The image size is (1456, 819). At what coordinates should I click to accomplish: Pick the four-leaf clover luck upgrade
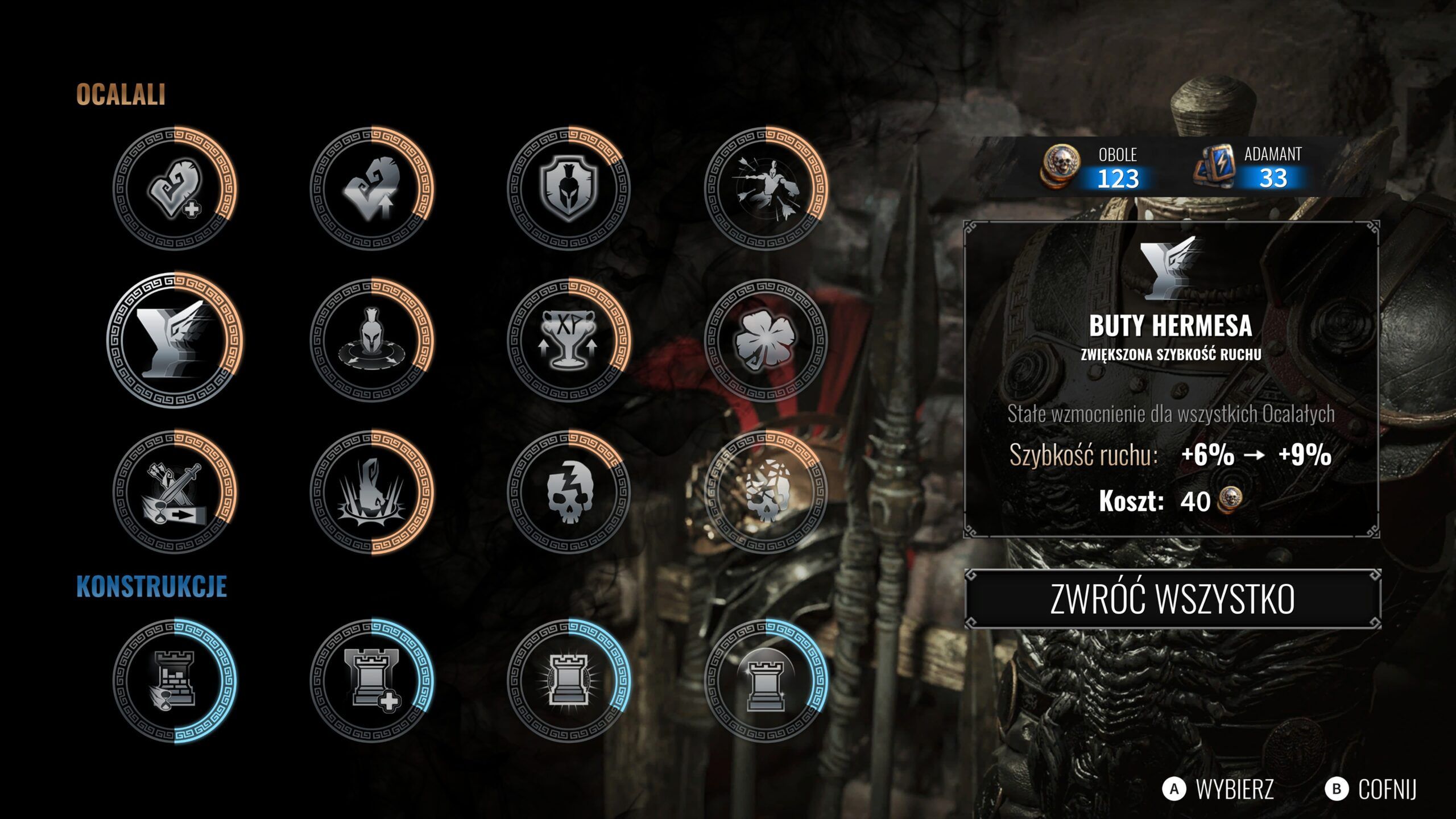[x=766, y=340]
